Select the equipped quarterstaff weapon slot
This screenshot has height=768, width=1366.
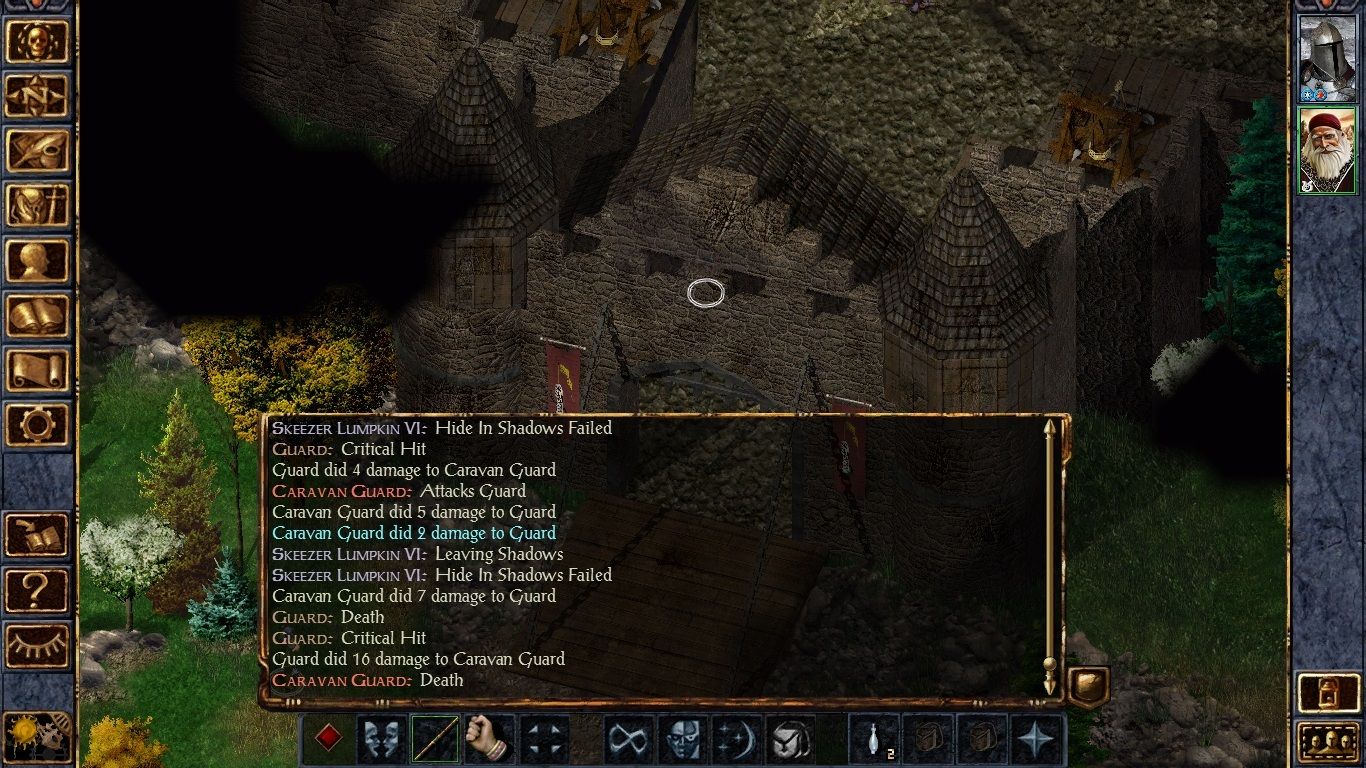(x=437, y=737)
